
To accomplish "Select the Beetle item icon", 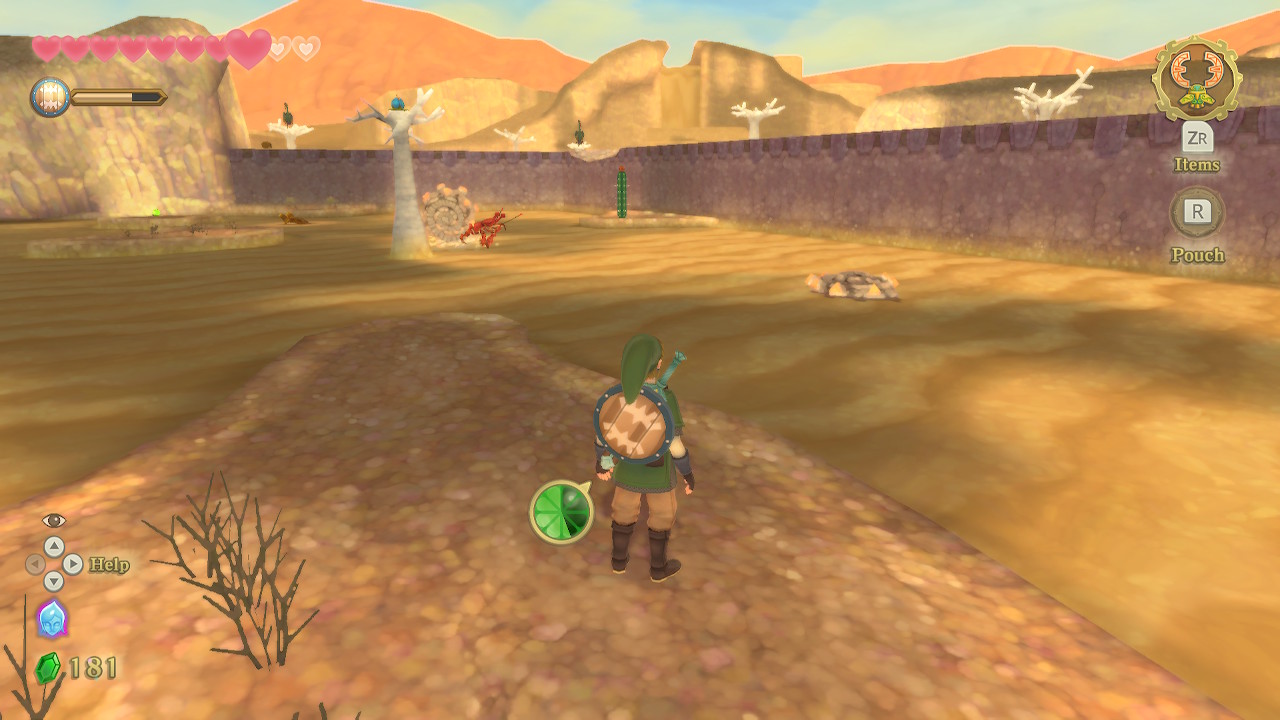I will click(x=1196, y=78).
